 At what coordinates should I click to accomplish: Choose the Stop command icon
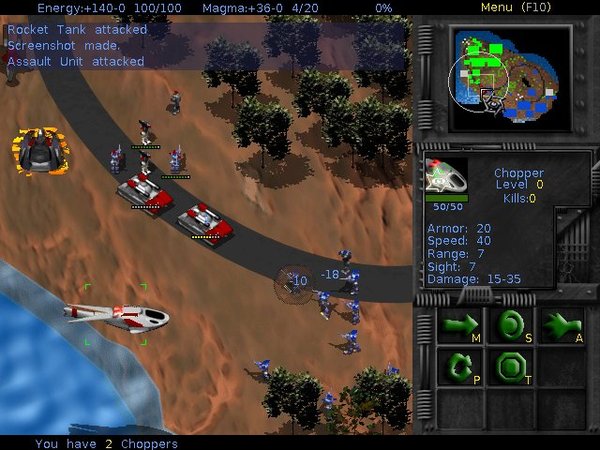[x=511, y=325]
